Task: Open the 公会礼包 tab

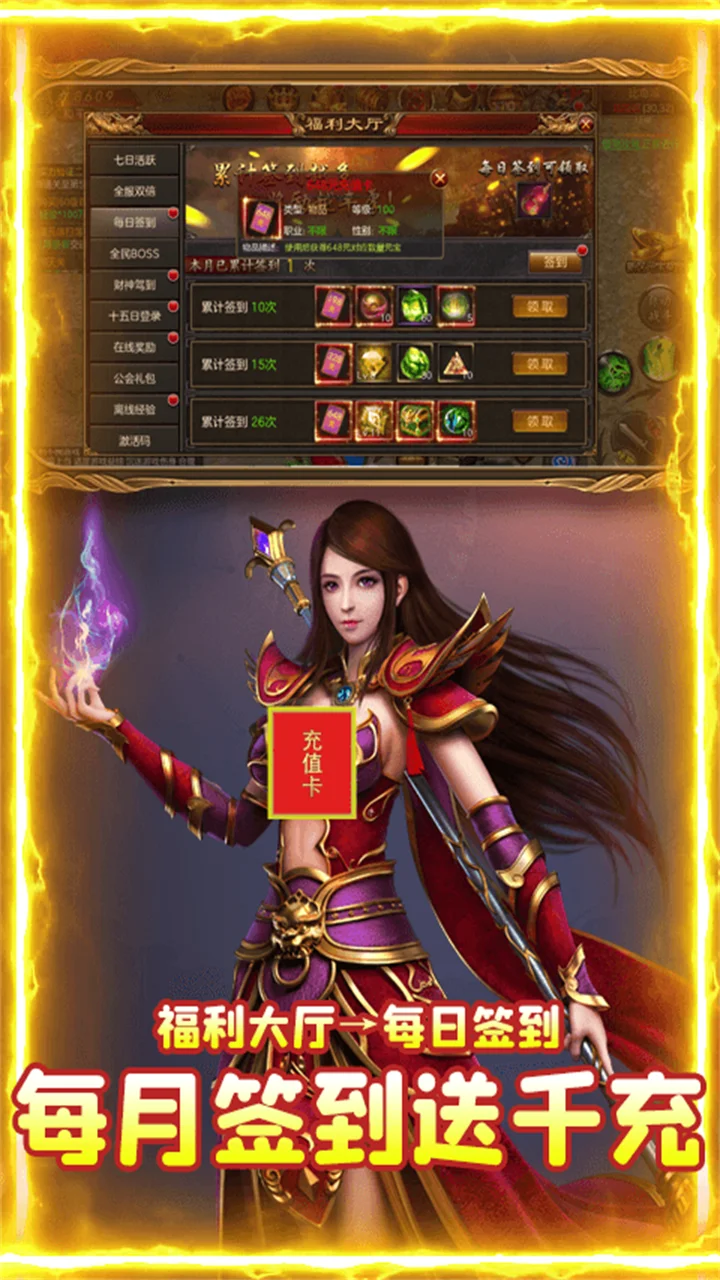Action: (134, 378)
